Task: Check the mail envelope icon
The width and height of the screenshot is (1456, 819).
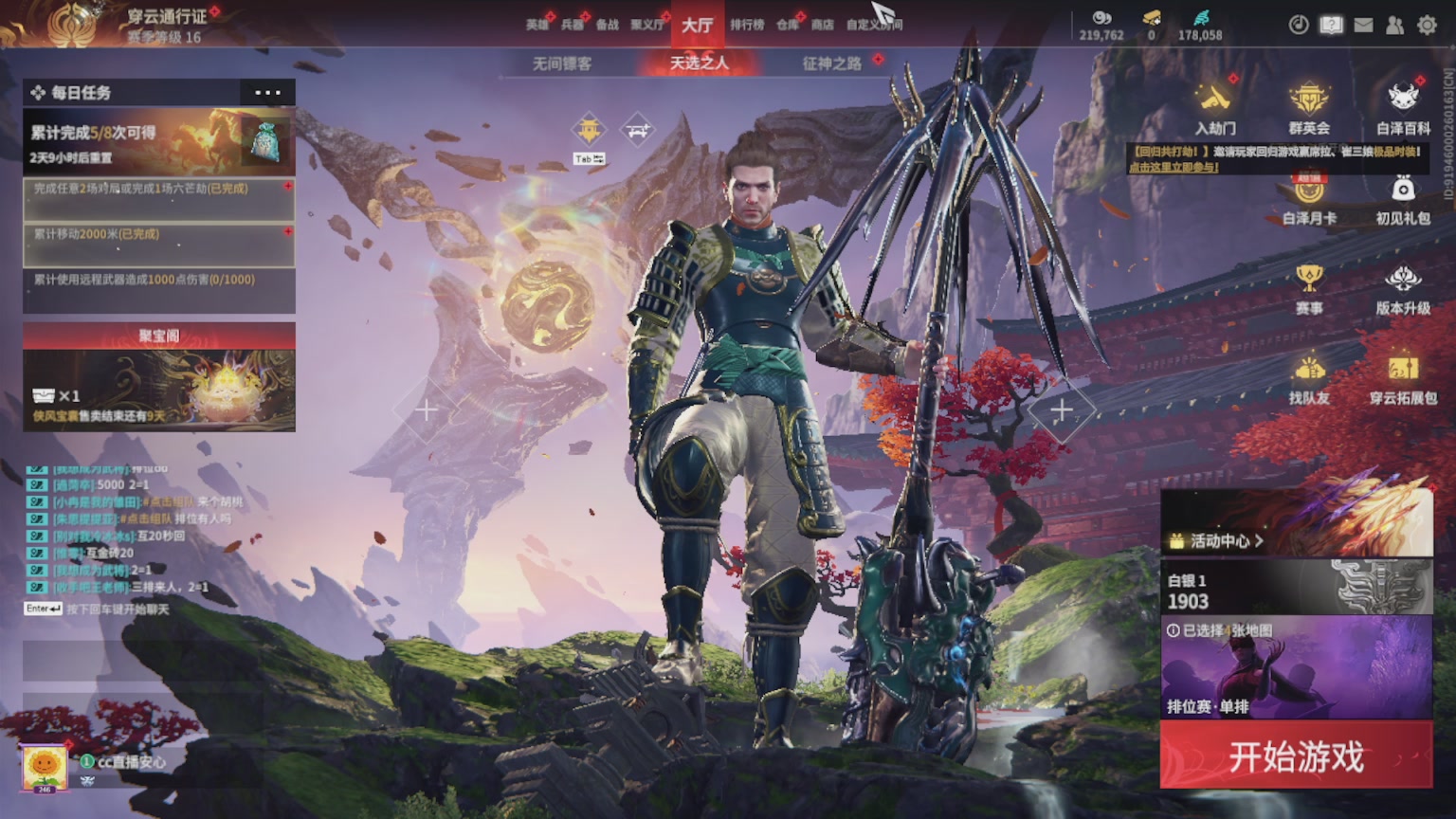Action: 1363,26
